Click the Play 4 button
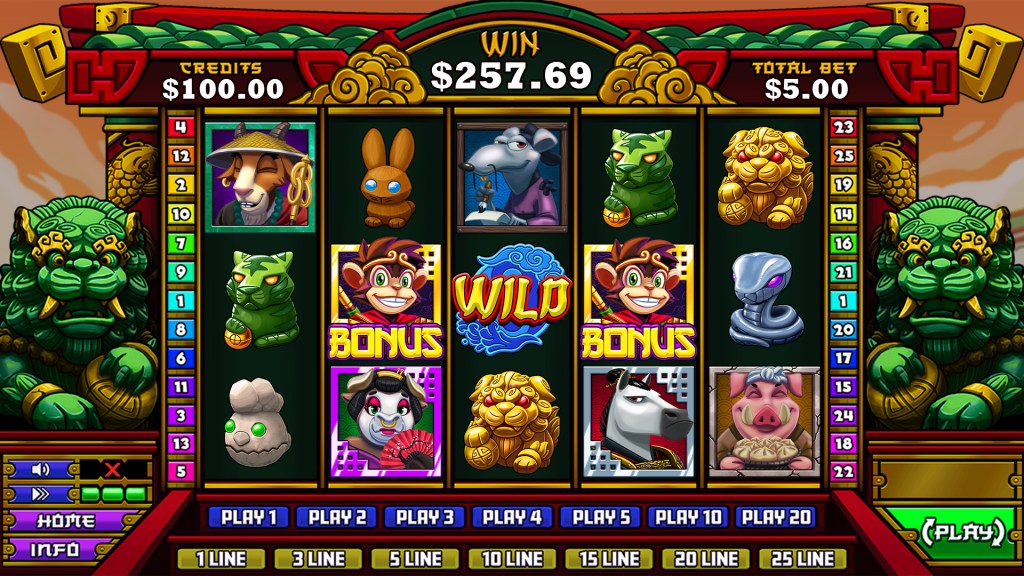The width and height of the screenshot is (1024, 576). [x=512, y=517]
